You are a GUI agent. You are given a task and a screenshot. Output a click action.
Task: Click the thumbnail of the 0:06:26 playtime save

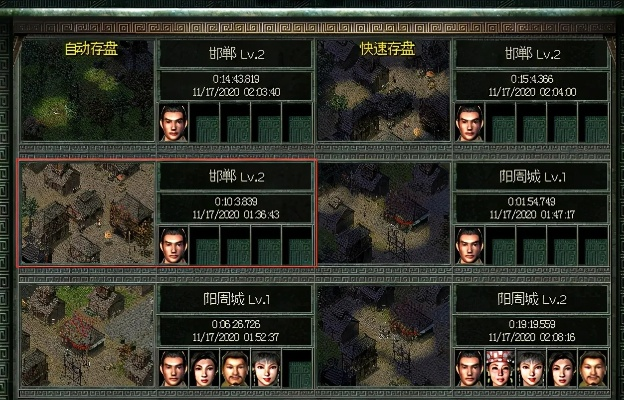tap(88, 336)
